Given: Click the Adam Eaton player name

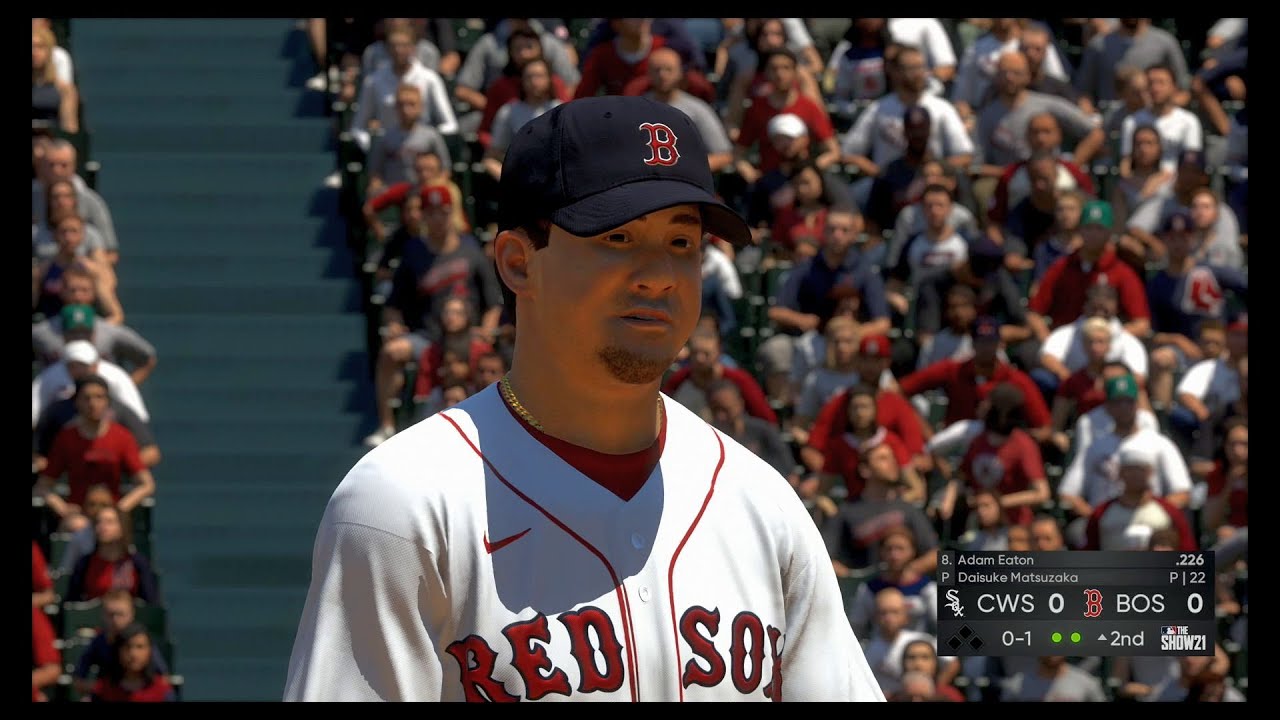Looking at the screenshot, I should pos(995,559).
